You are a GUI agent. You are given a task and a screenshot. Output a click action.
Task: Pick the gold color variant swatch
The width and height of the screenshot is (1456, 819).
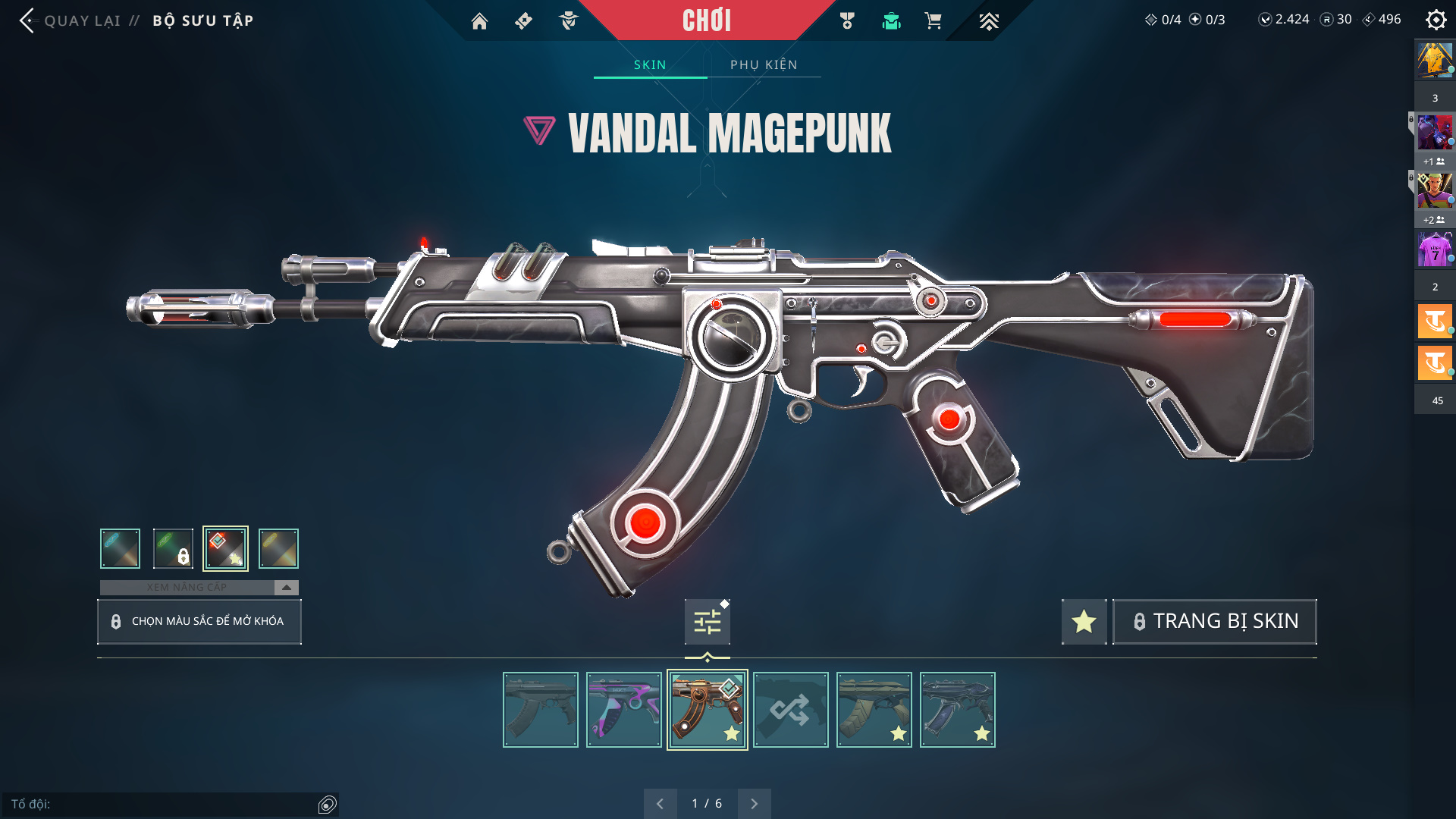click(x=278, y=548)
